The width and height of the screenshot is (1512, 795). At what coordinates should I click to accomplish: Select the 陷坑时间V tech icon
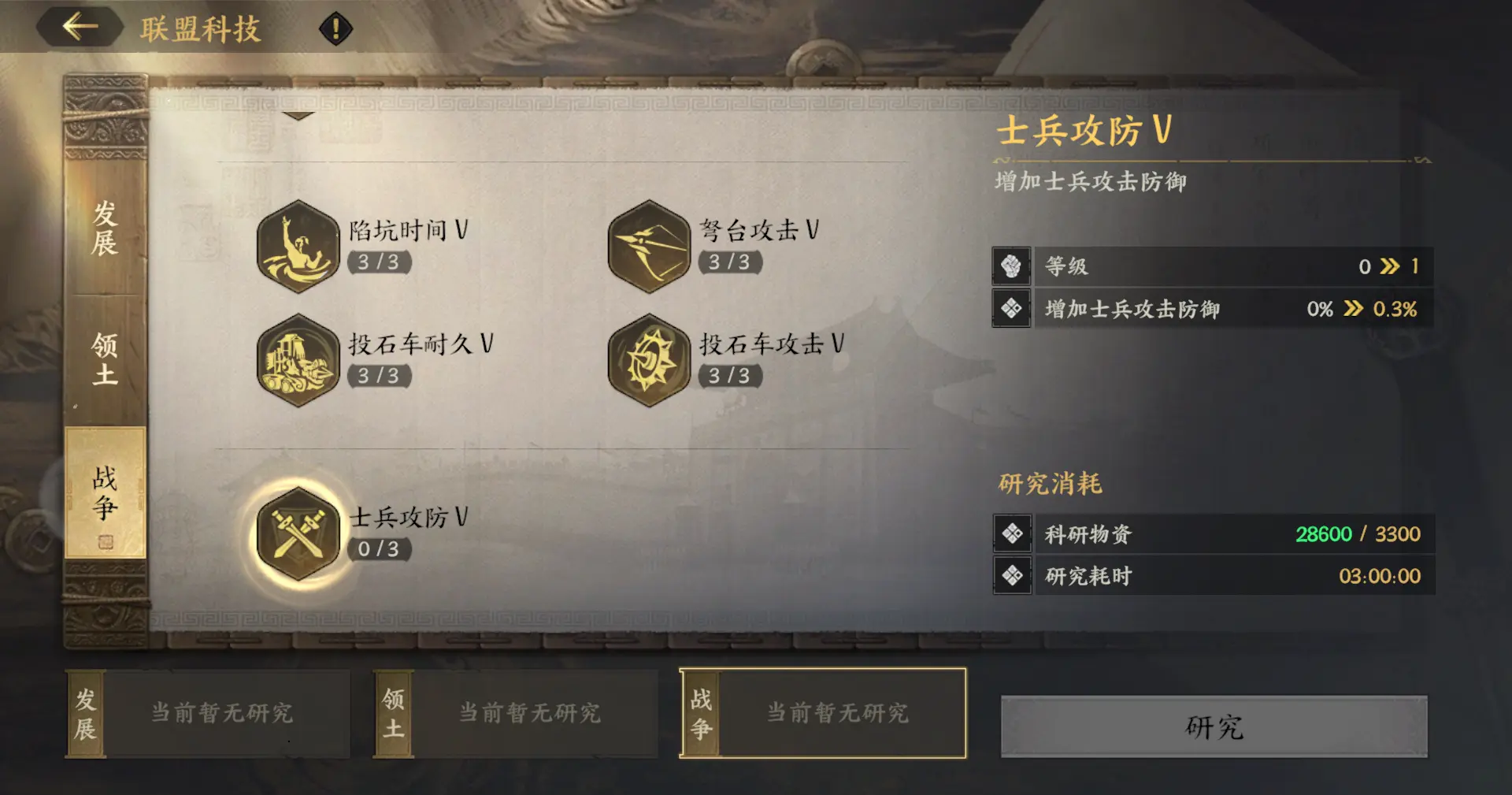click(299, 246)
